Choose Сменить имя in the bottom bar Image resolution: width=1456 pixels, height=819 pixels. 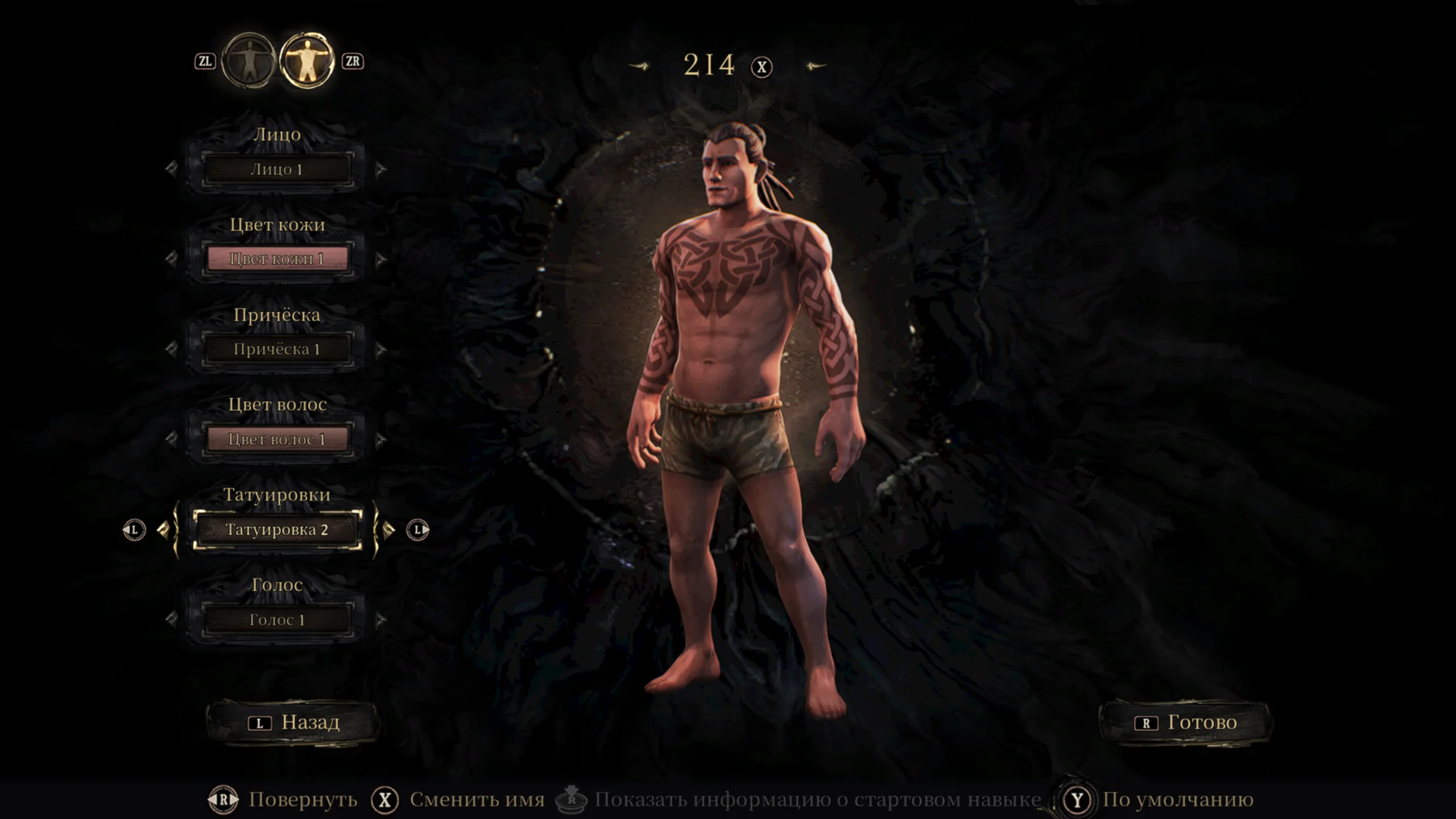click(x=477, y=800)
